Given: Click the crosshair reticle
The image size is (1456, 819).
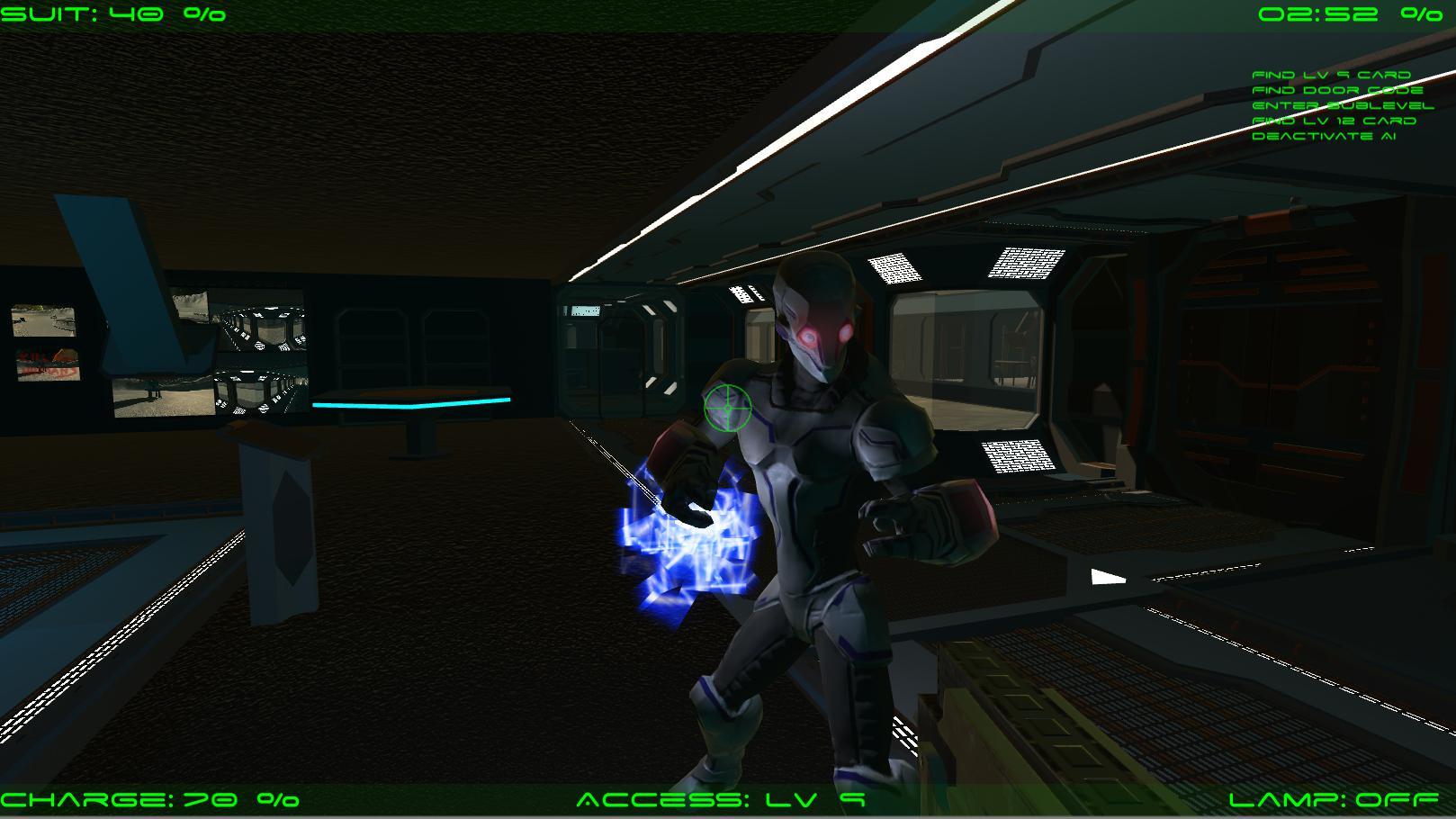Looking at the screenshot, I should coord(726,408).
